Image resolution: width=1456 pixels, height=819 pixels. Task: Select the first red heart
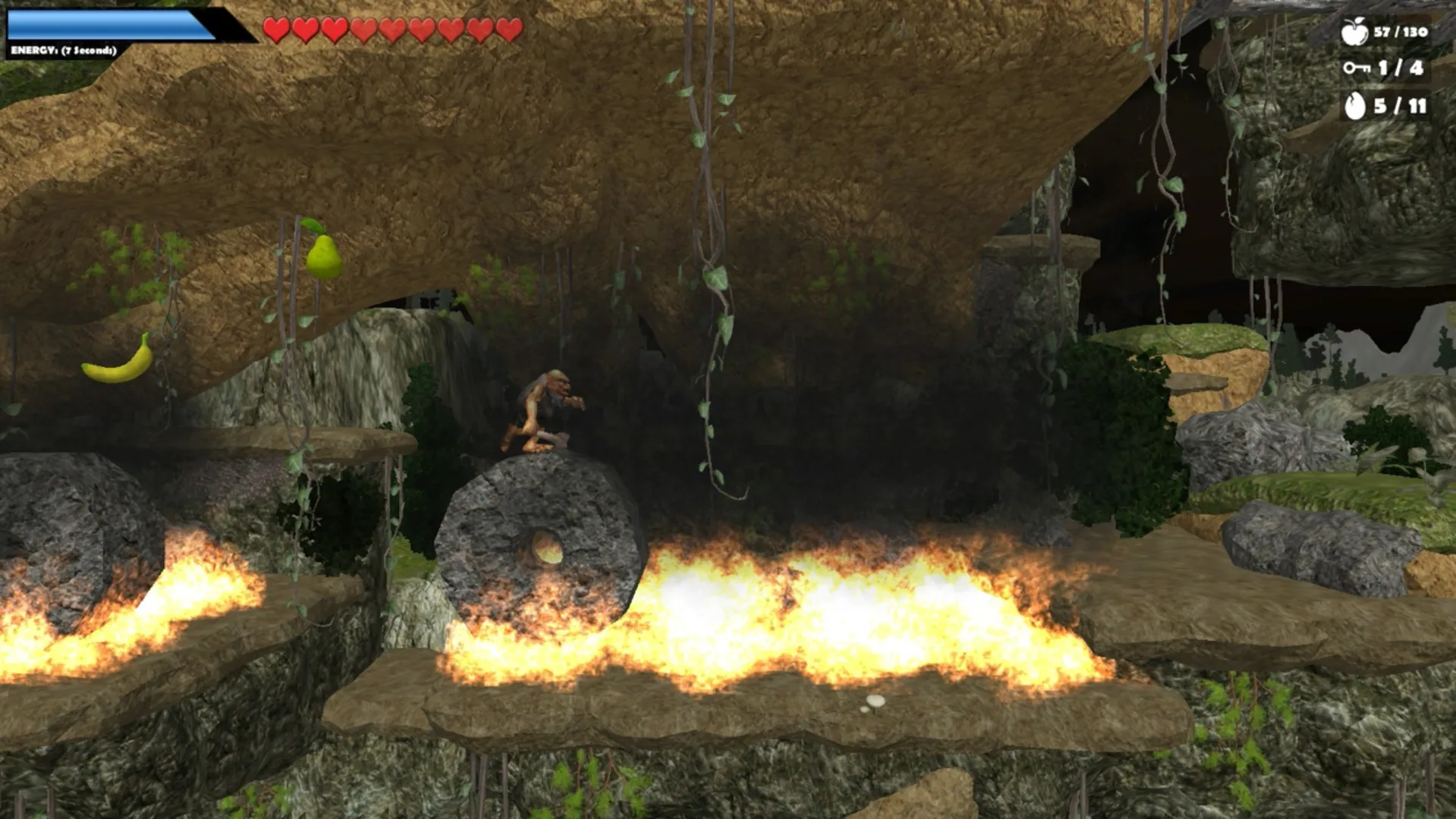(x=277, y=29)
